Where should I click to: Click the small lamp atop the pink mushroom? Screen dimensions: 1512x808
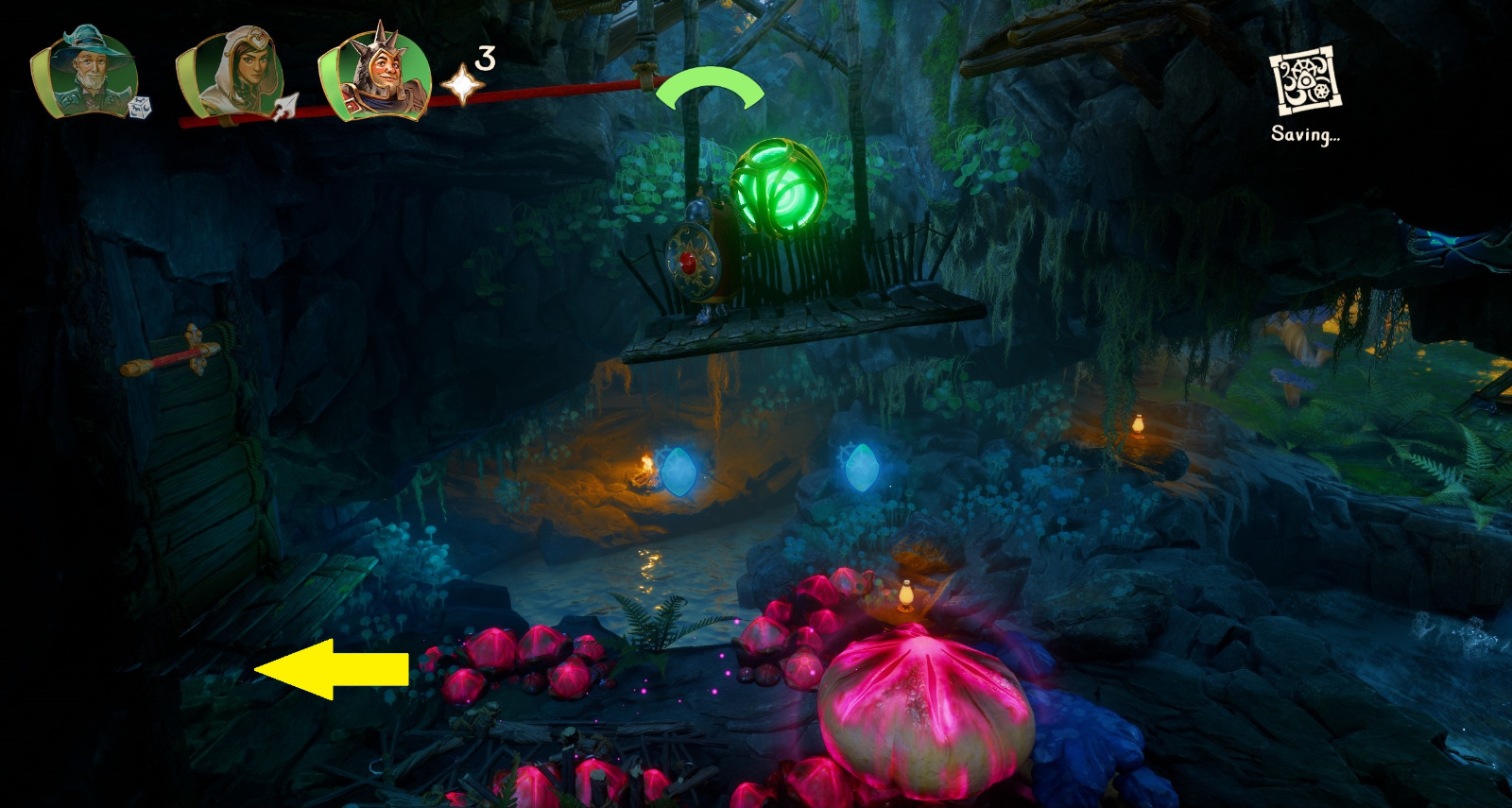905,593
